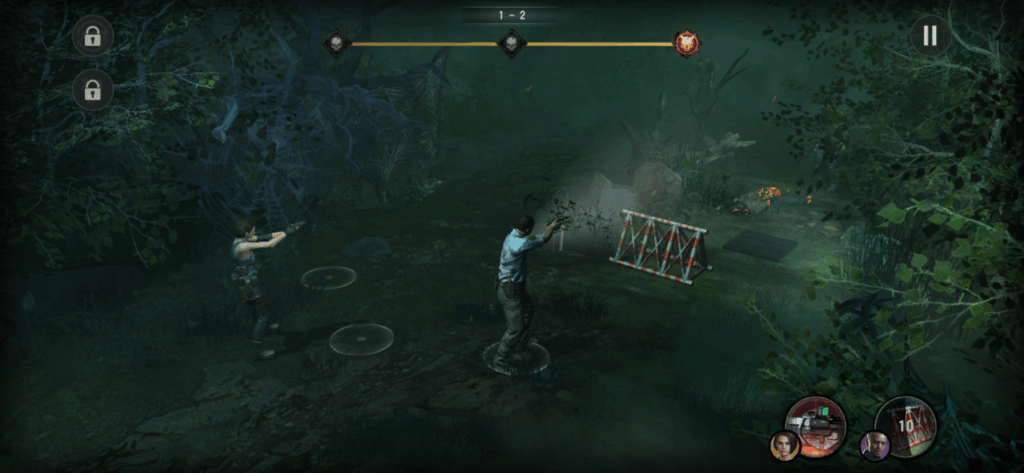Activate the rifle skill of the female hero
Viewport: 1024px width, 473px height.
tap(816, 424)
